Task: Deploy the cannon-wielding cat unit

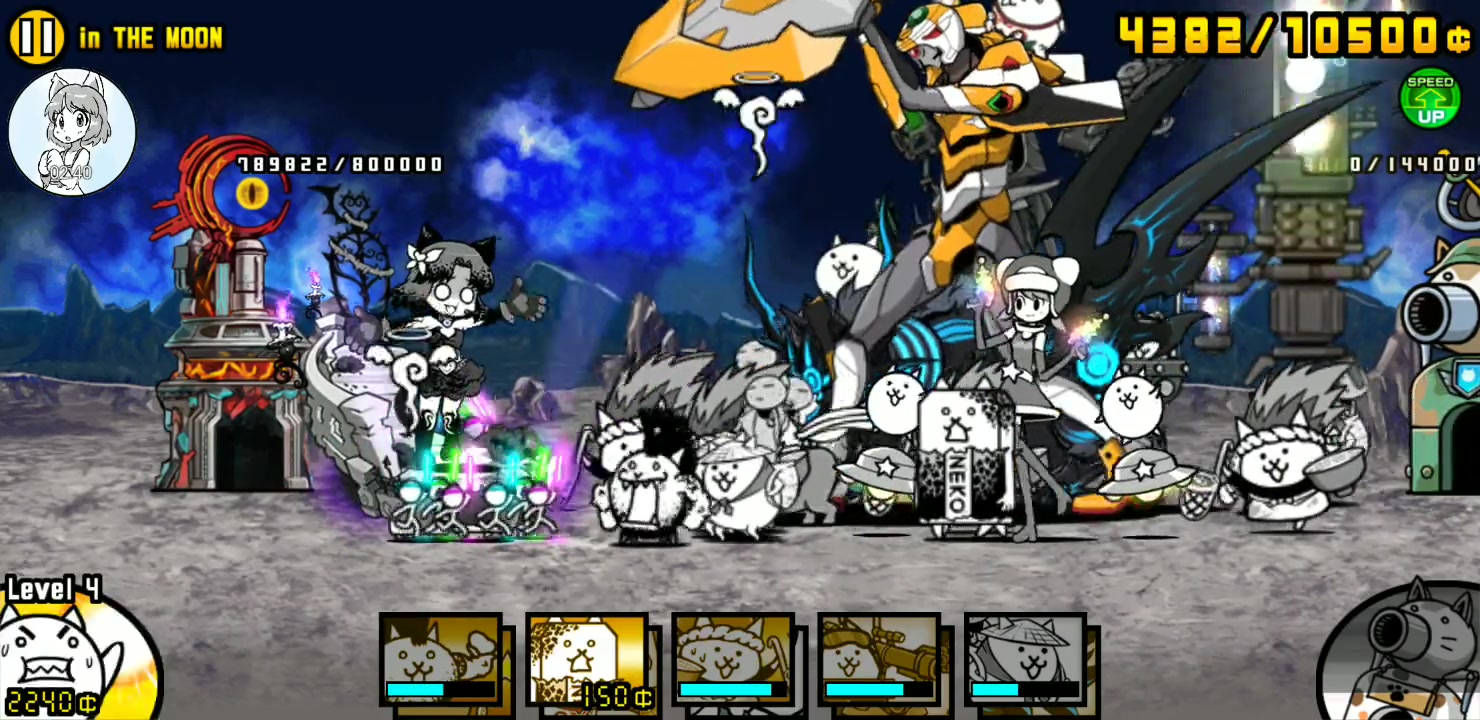Action: point(879,659)
